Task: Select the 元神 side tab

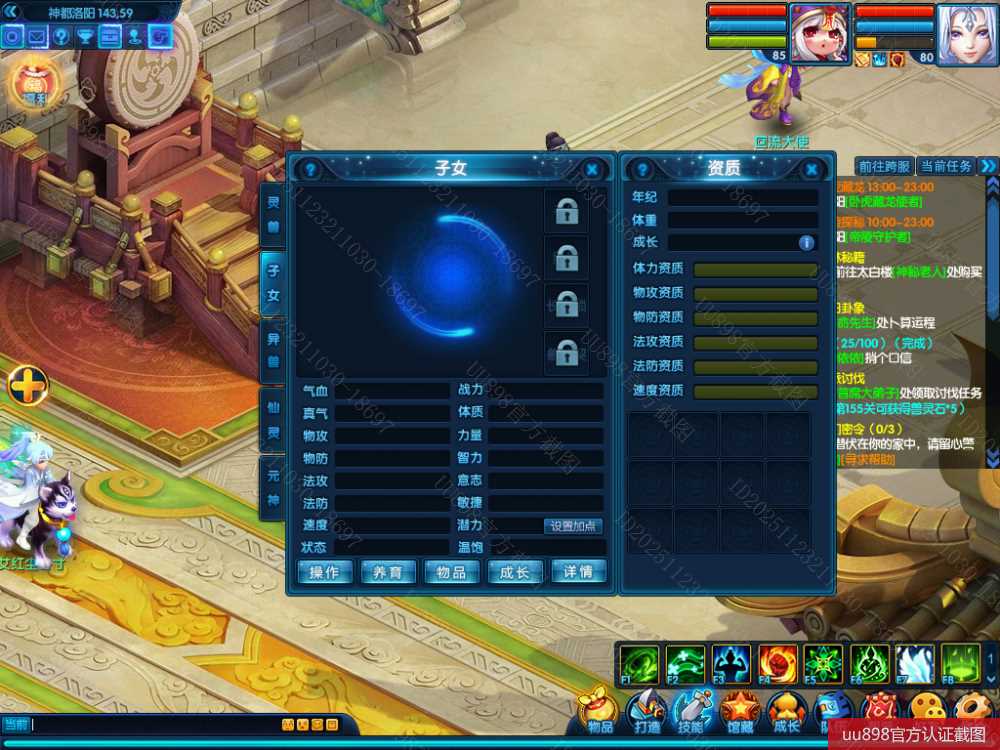Action: coord(273,488)
